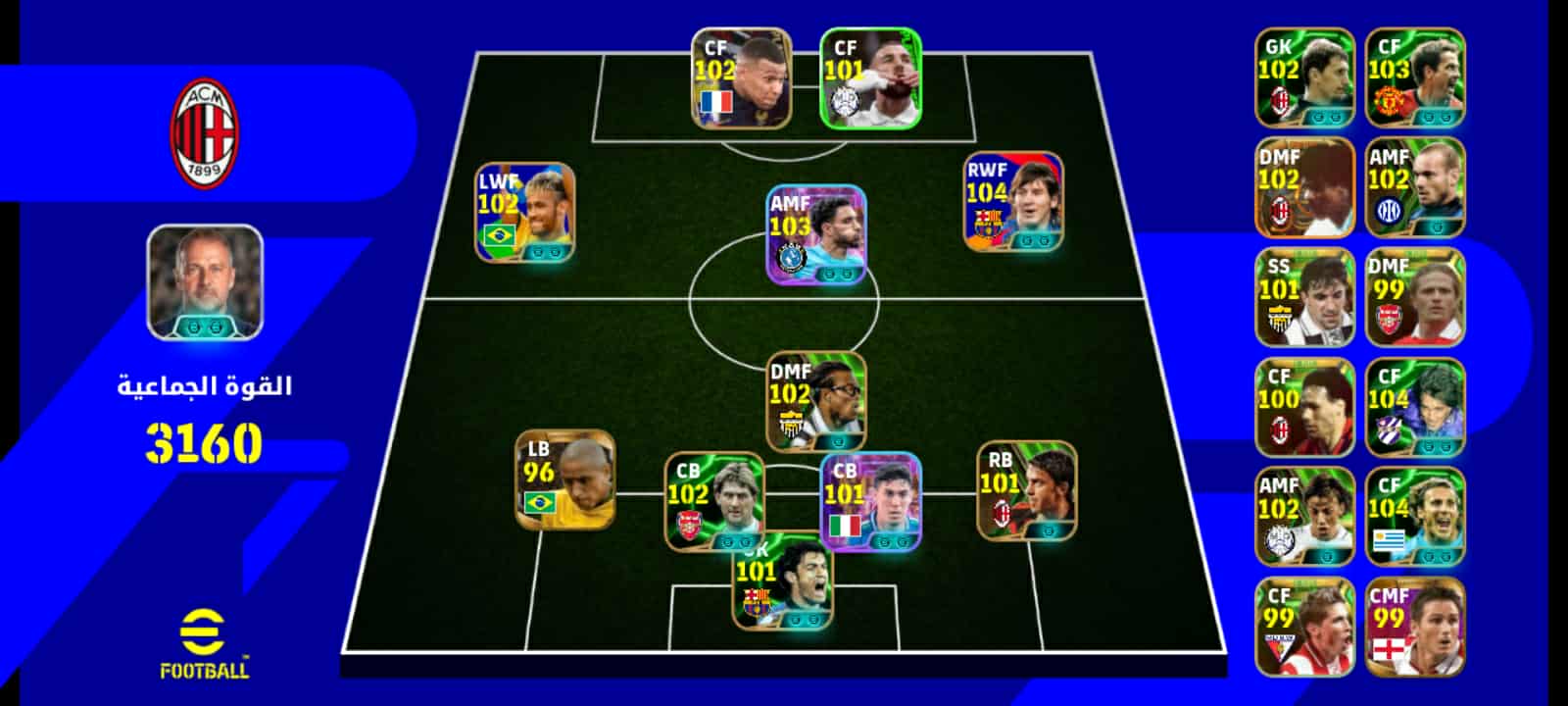Pick the substitute CF 103 card
This screenshot has width=1568, height=706.
[x=1414, y=77]
